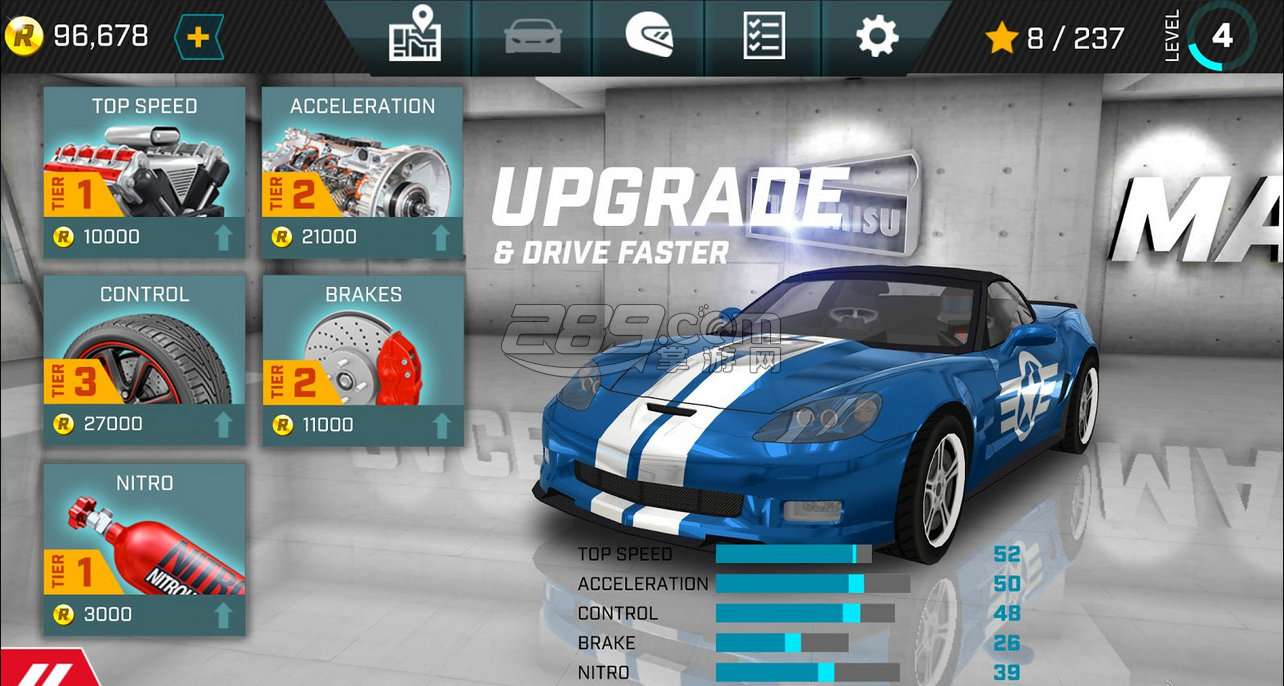Select the Control tire upgrade card

point(144,360)
